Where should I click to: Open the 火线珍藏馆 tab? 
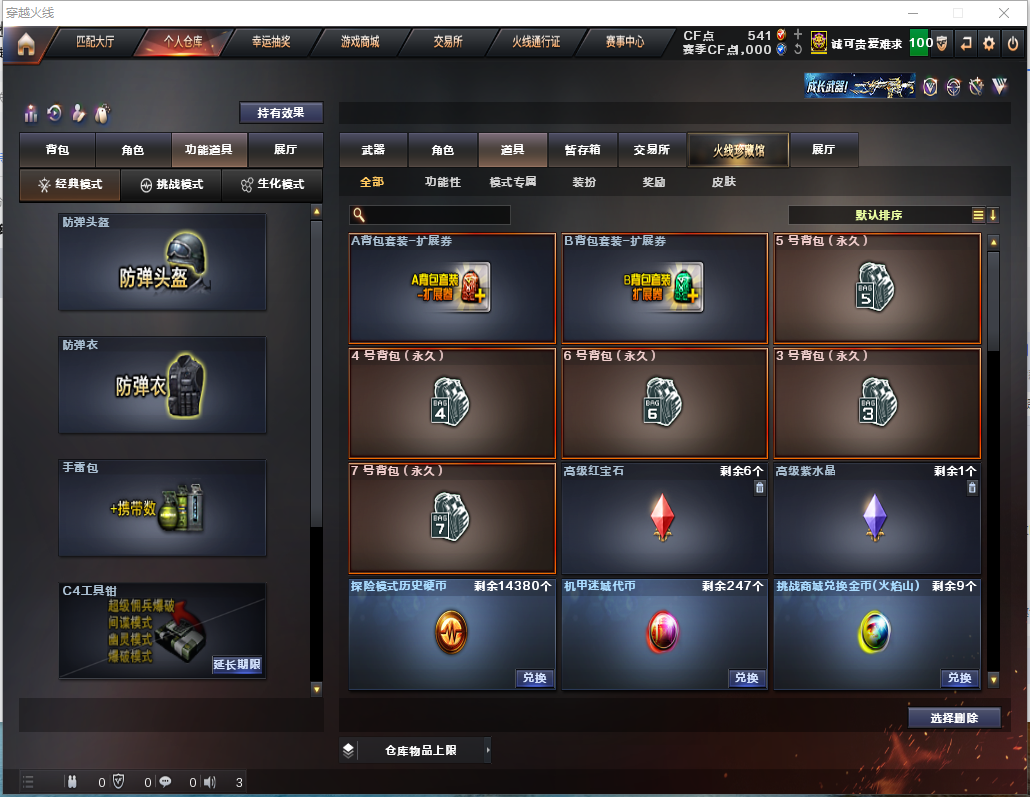(x=738, y=150)
